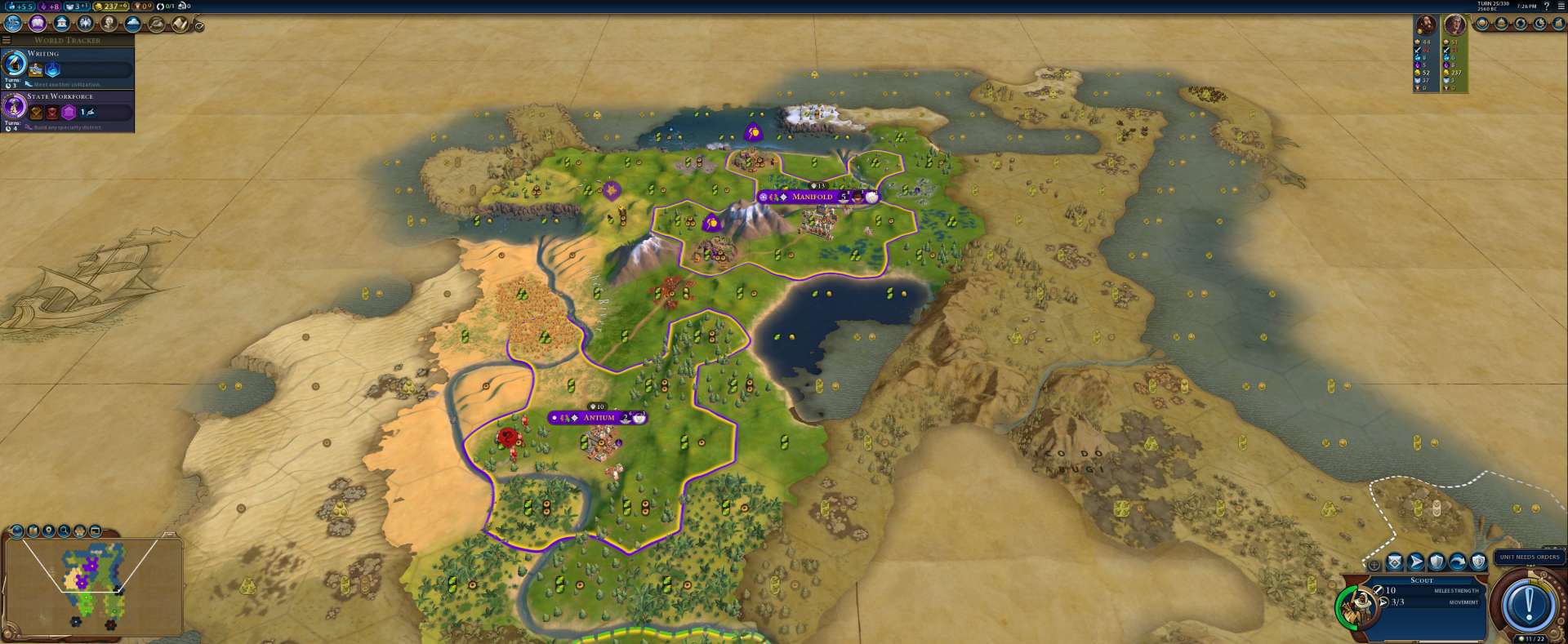Open the Government screen icon
The width and height of the screenshot is (1568, 644).
click(x=61, y=24)
